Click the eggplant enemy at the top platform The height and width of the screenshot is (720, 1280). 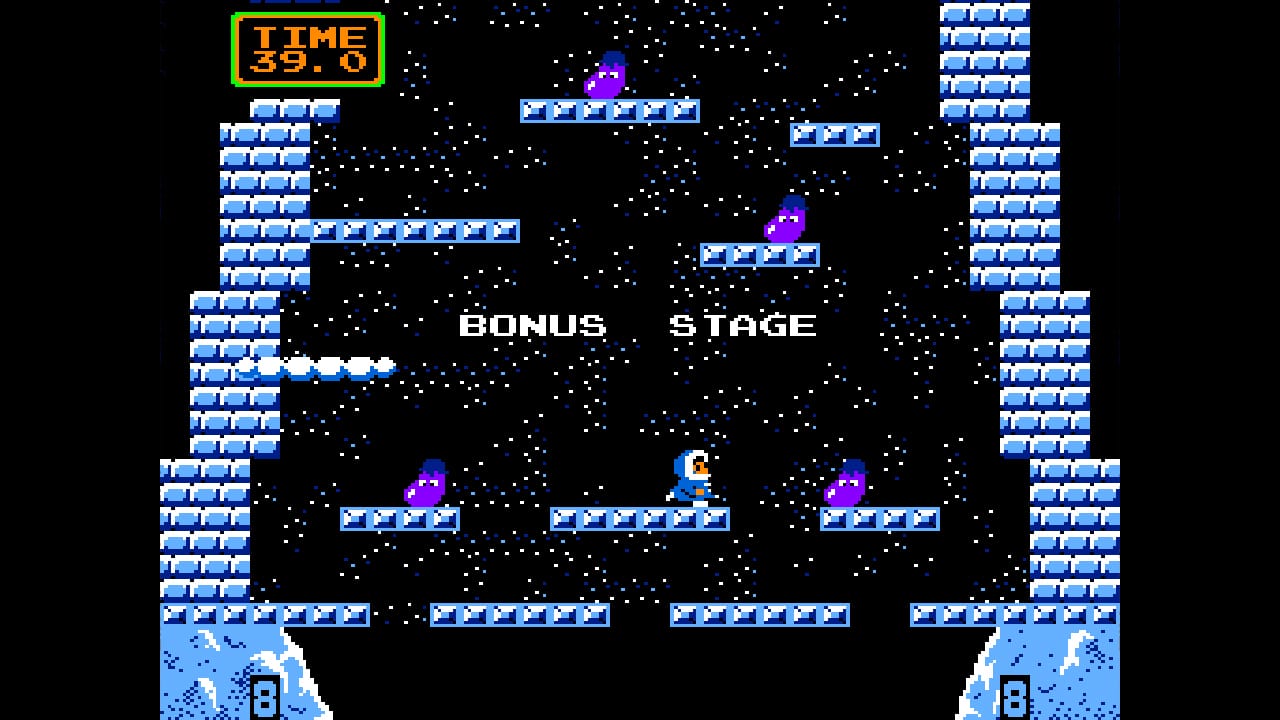pyautogui.click(x=603, y=75)
